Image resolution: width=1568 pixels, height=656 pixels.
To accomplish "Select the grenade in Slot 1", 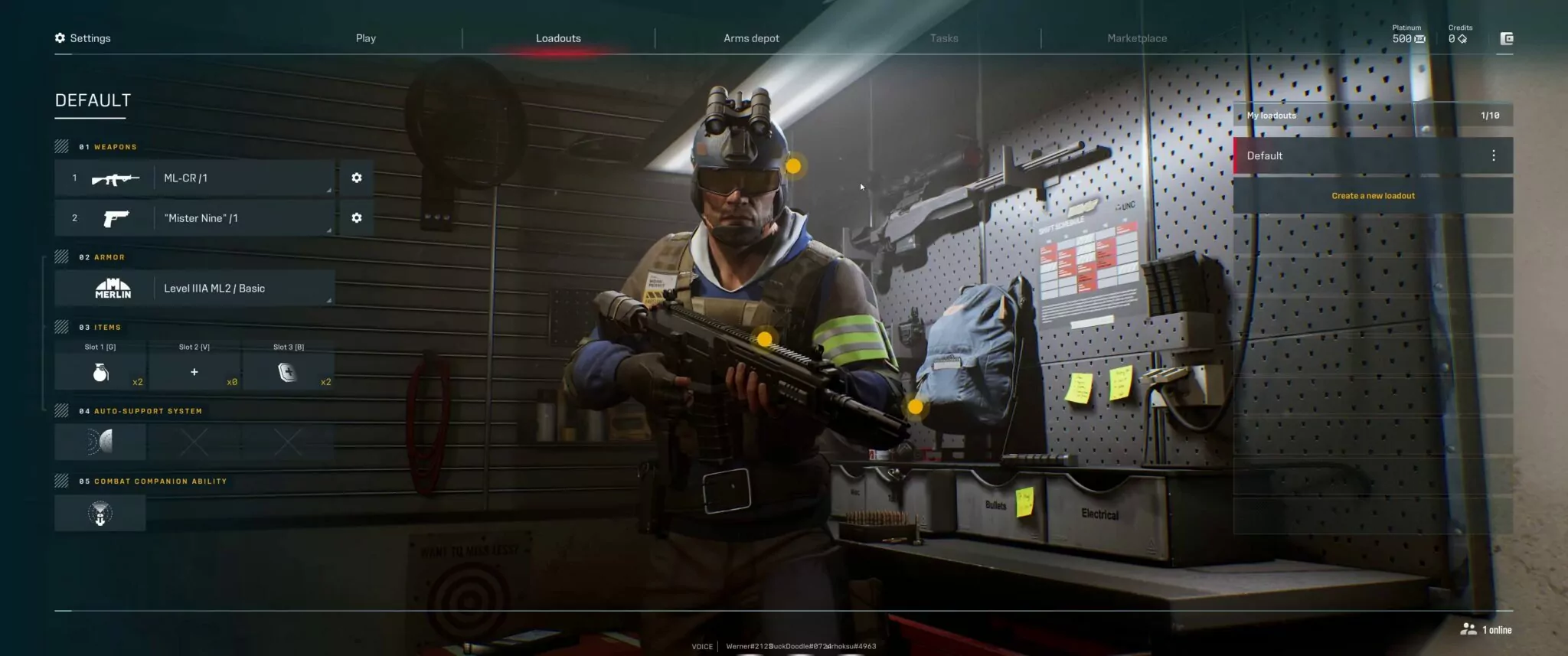I will click(x=100, y=371).
